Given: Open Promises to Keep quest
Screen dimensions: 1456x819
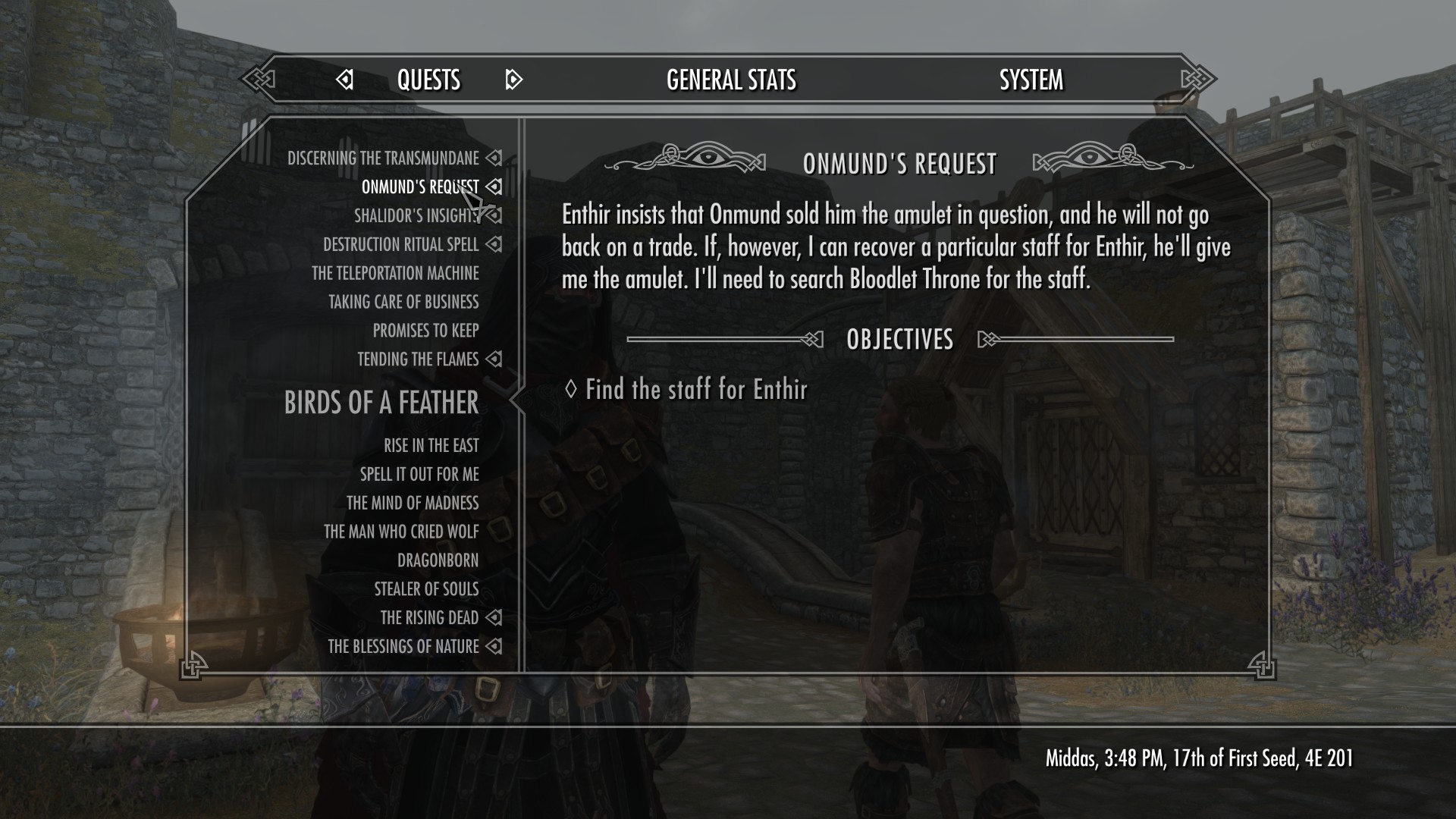Looking at the screenshot, I should (x=425, y=331).
